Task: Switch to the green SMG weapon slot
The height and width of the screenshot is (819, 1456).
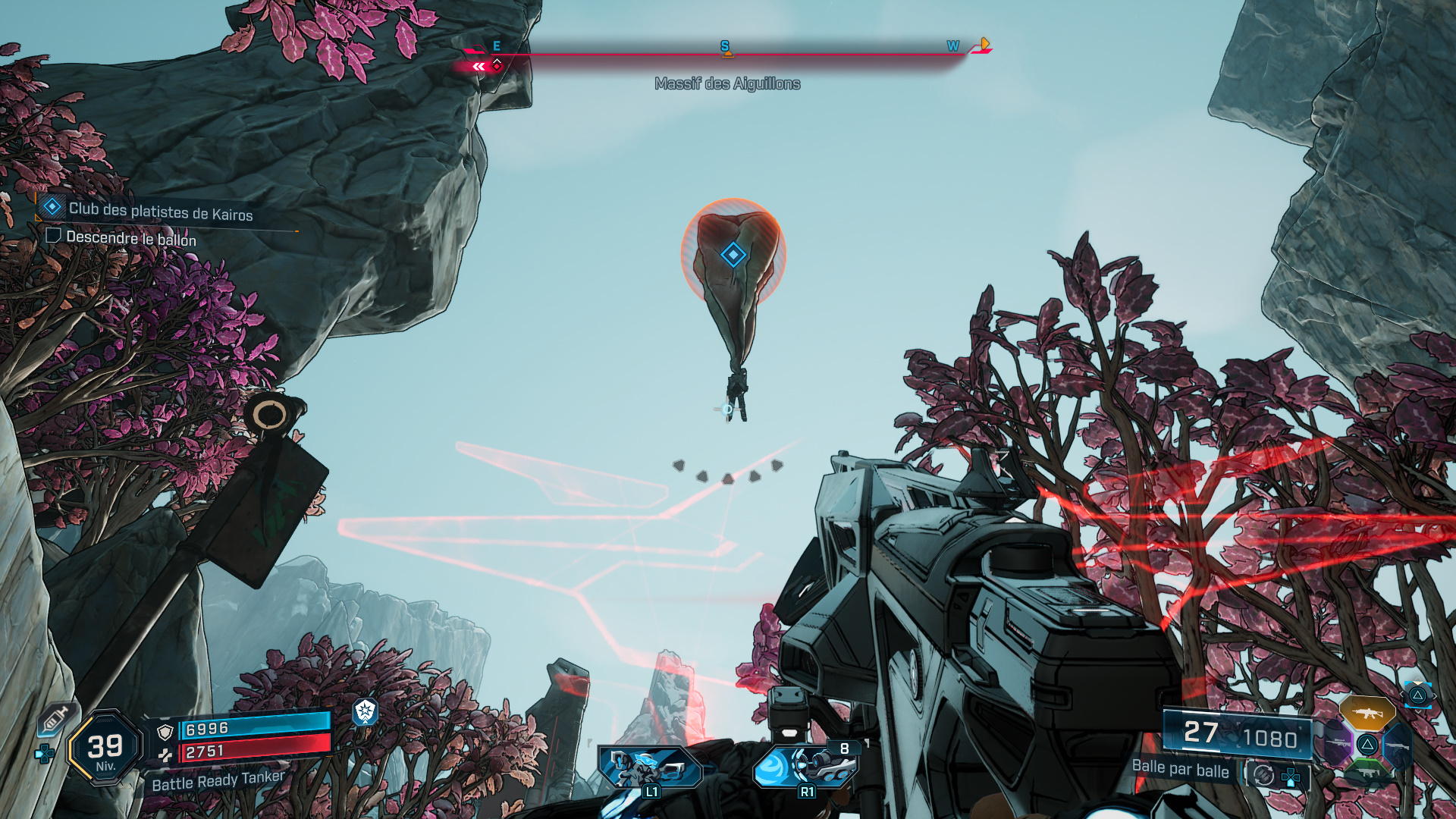Action: [1367, 772]
